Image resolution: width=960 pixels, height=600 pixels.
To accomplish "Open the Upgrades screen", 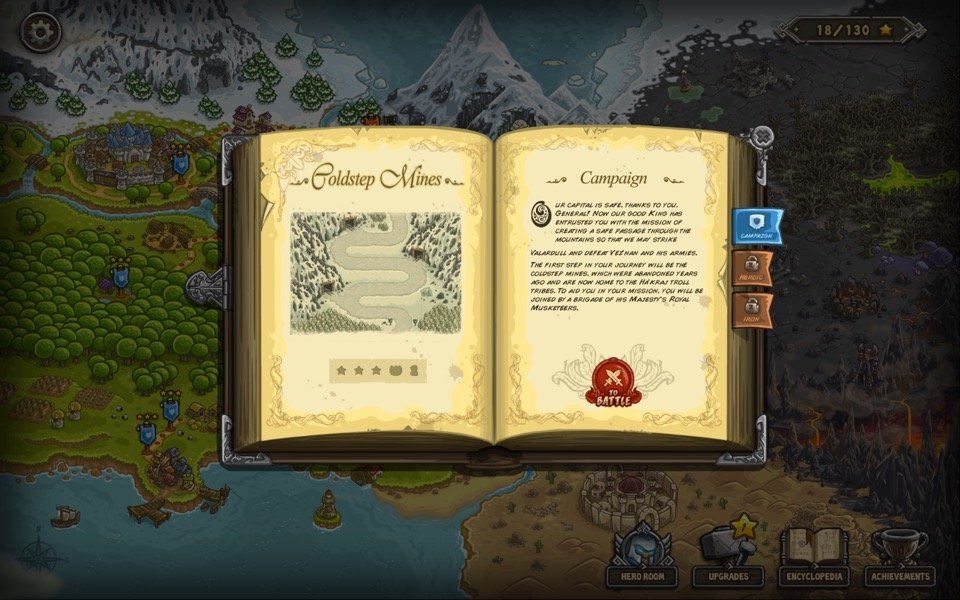I will tap(728, 558).
